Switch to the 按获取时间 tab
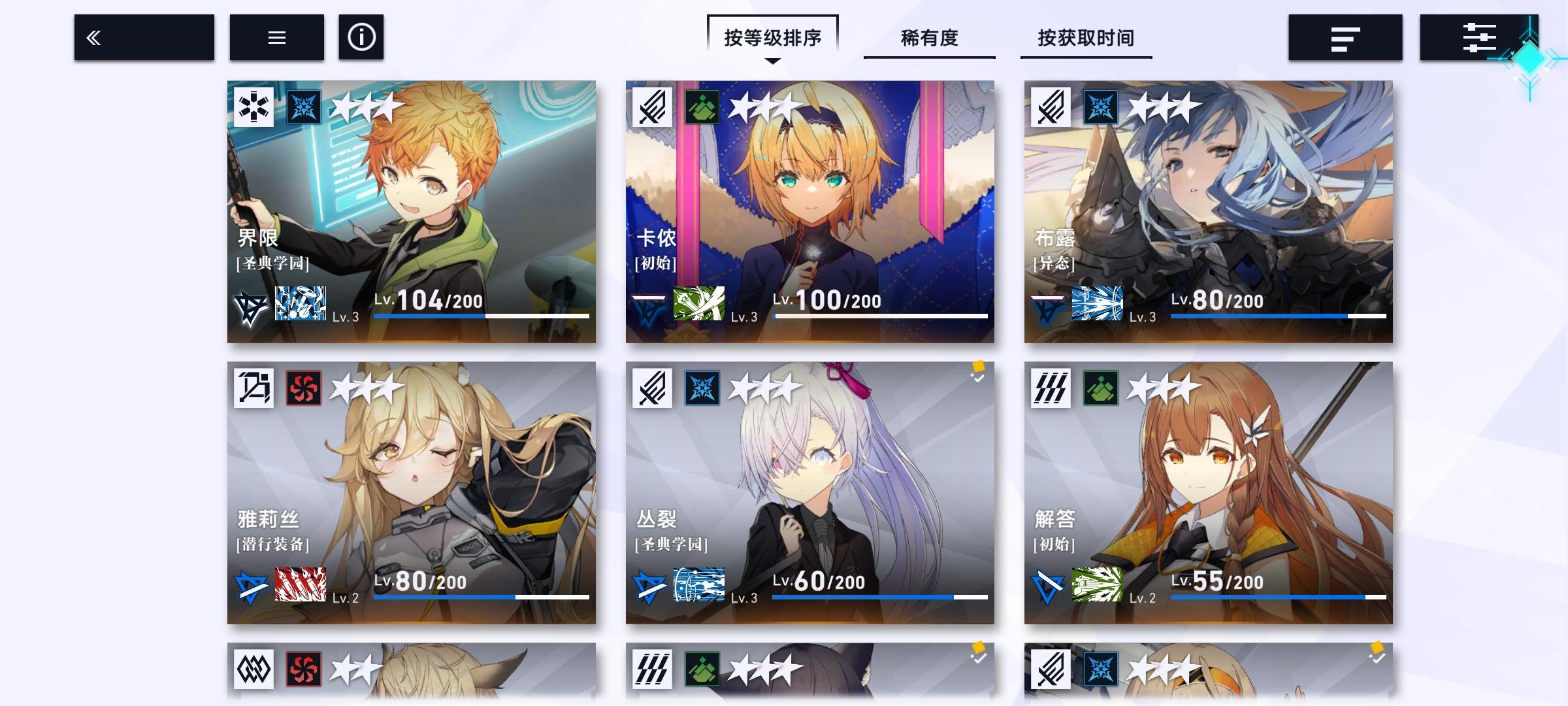Image resolution: width=1568 pixels, height=706 pixels. pos(1085,39)
